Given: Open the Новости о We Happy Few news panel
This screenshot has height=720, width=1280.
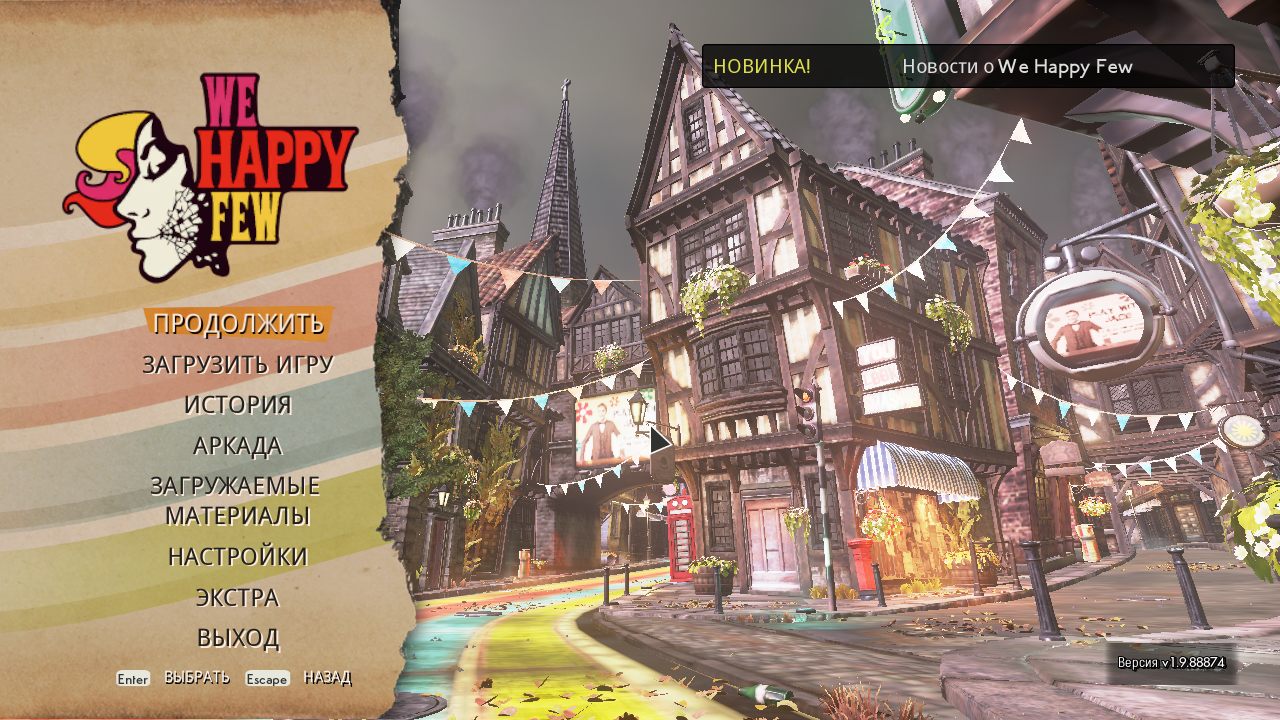Looking at the screenshot, I should [x=1019, y=67].
